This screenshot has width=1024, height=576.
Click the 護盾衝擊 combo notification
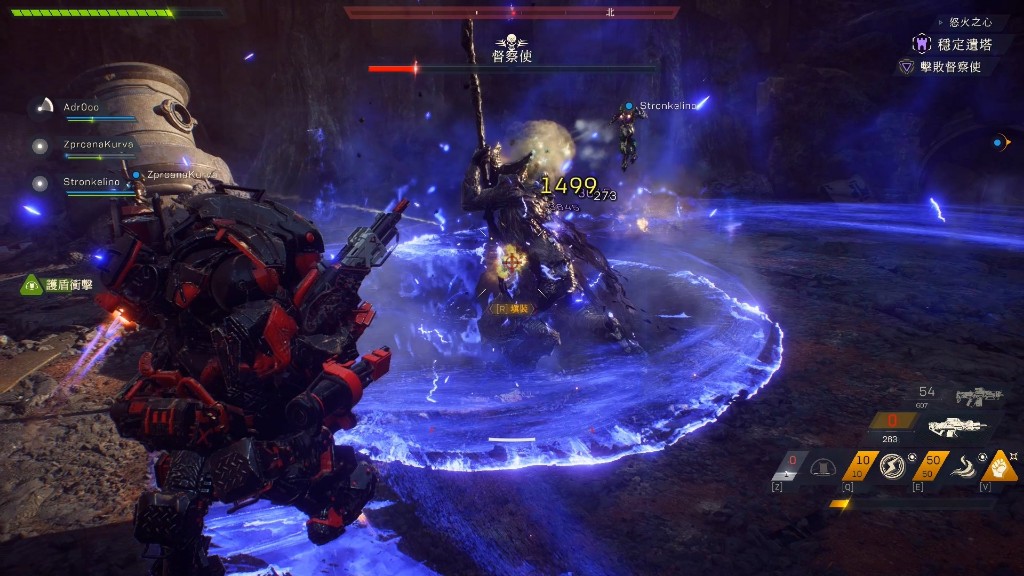pos(69,285)
